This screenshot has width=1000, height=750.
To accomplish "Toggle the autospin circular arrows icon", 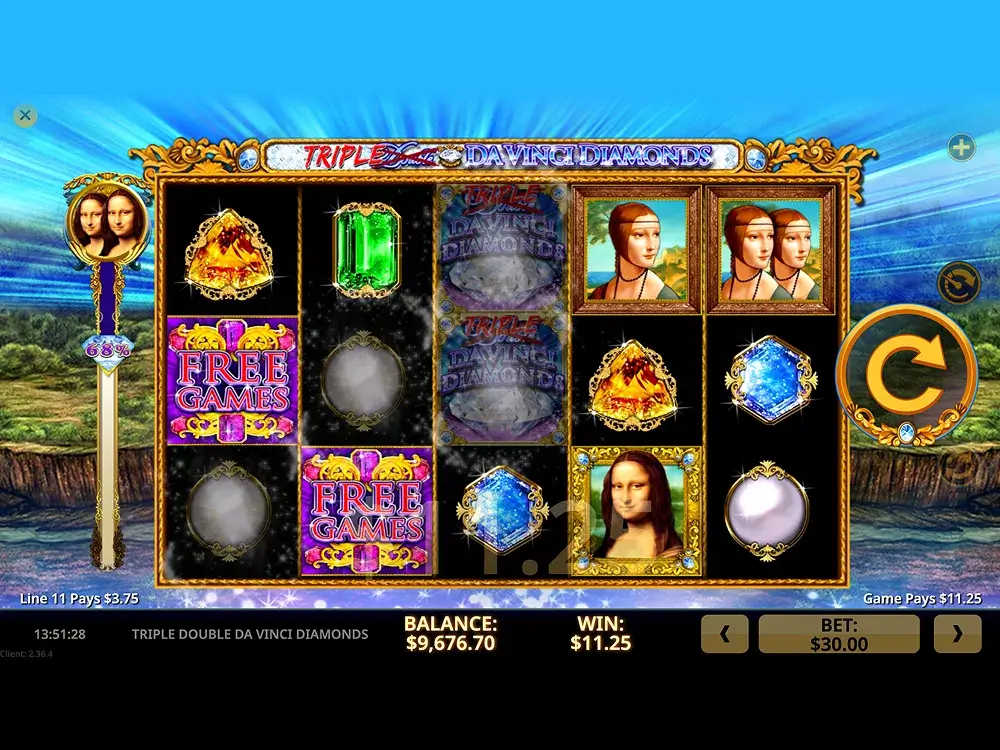I will pos(958,283).
